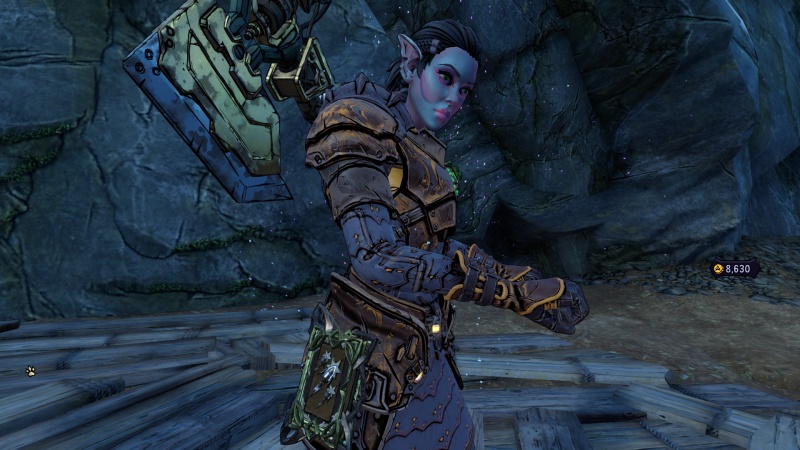Click the small paw print icon
Viewport: 800px width, 450px height.
click(31, 371)
